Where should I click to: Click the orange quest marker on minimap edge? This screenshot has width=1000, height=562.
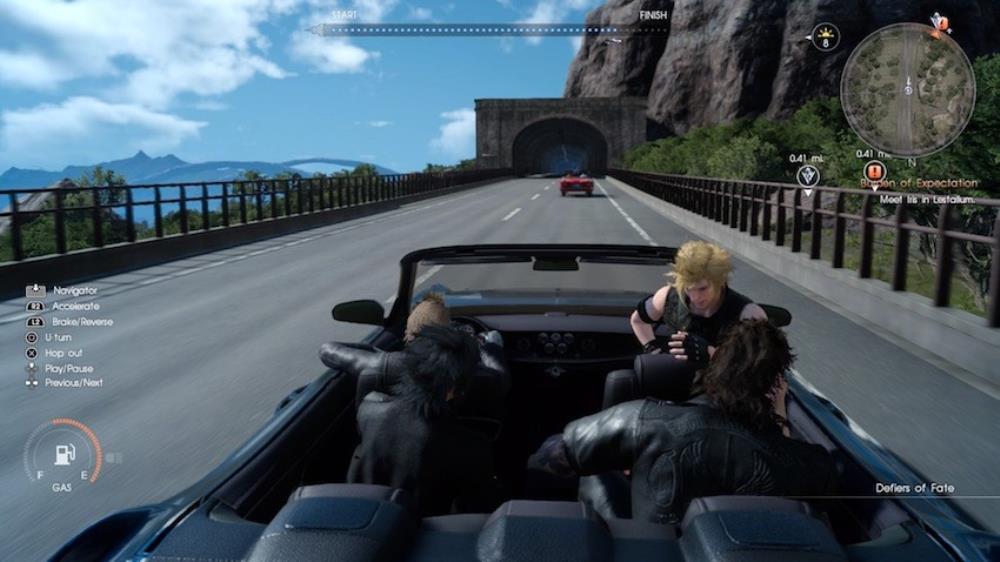point(939,22)
